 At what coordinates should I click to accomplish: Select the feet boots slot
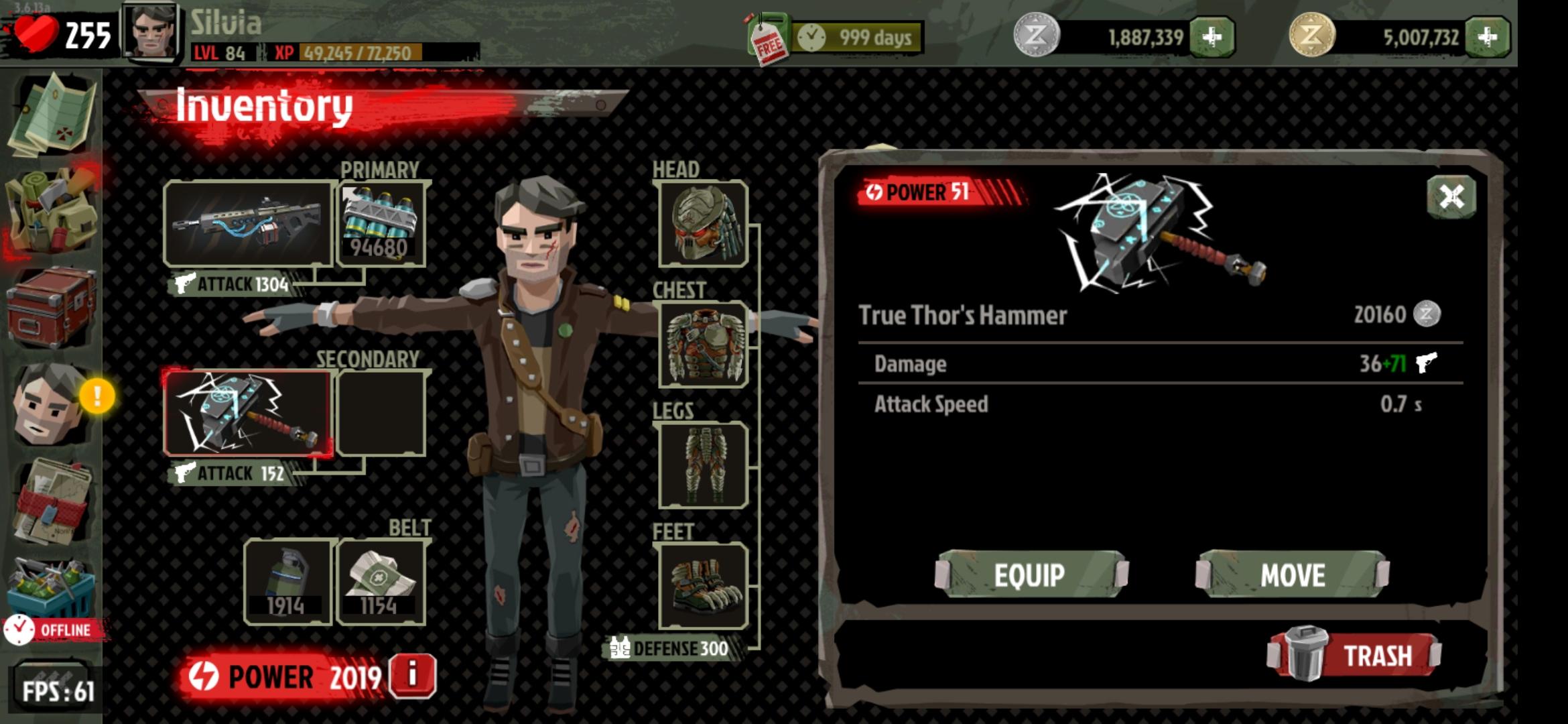(x=703, y=586)
